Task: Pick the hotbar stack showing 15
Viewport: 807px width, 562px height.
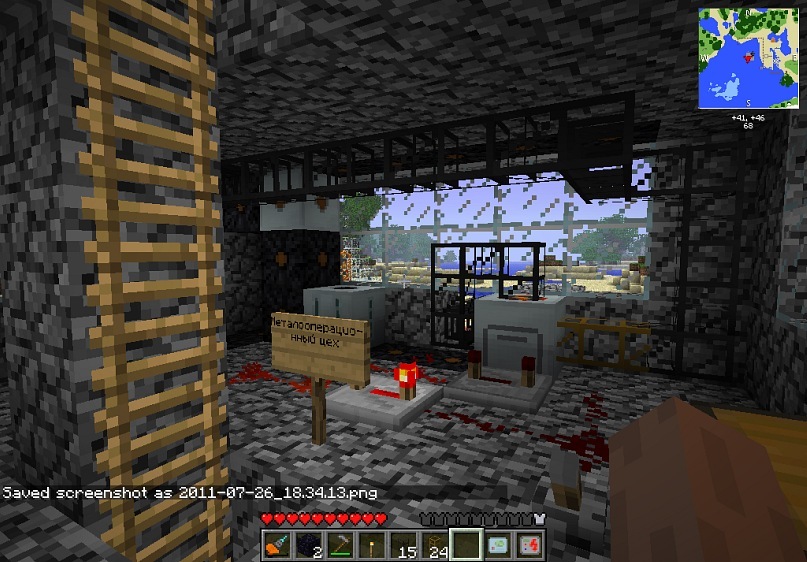Action: [x=403, y=544]
